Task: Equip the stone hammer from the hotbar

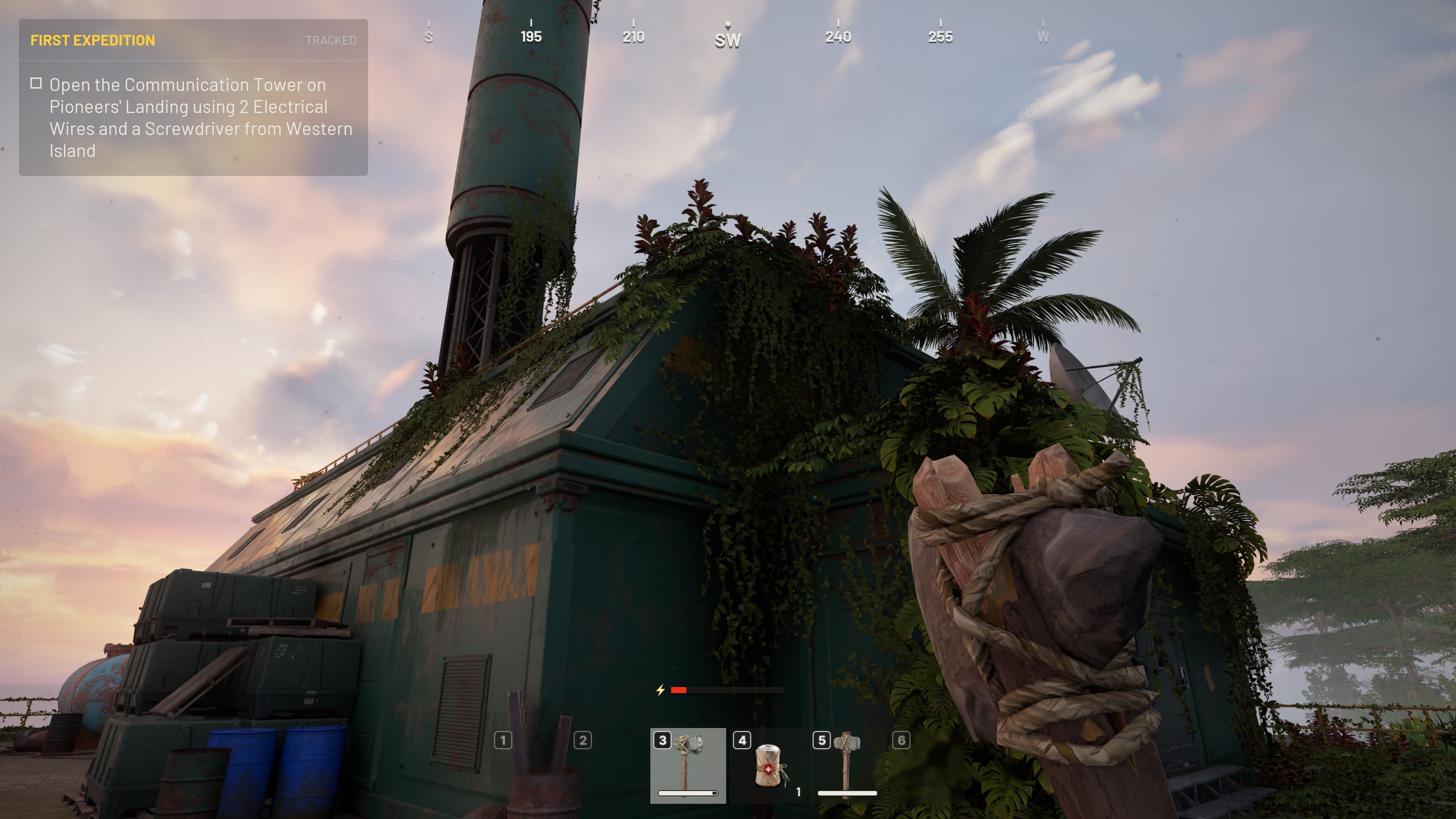Action: point(847,765)
